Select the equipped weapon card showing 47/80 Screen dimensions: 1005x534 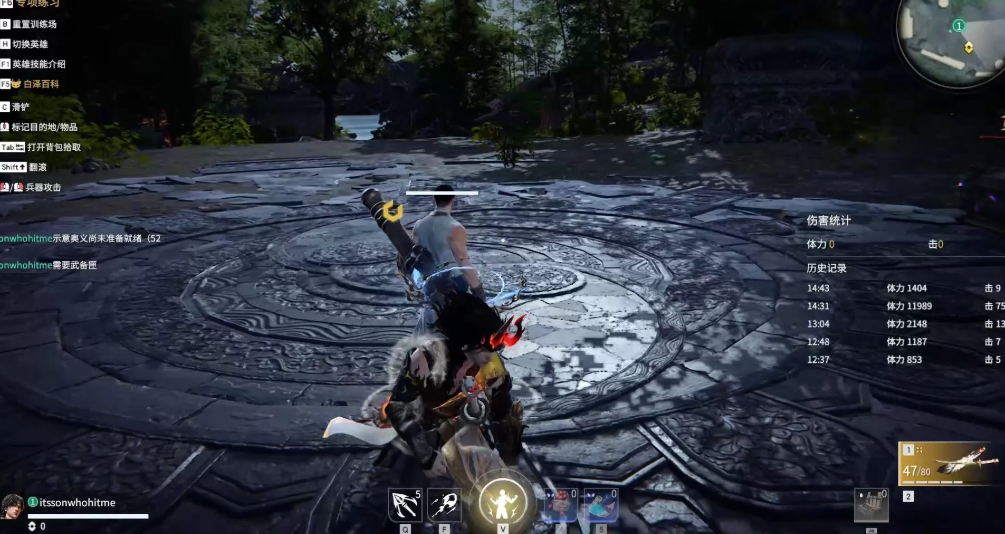click(948, 463)
